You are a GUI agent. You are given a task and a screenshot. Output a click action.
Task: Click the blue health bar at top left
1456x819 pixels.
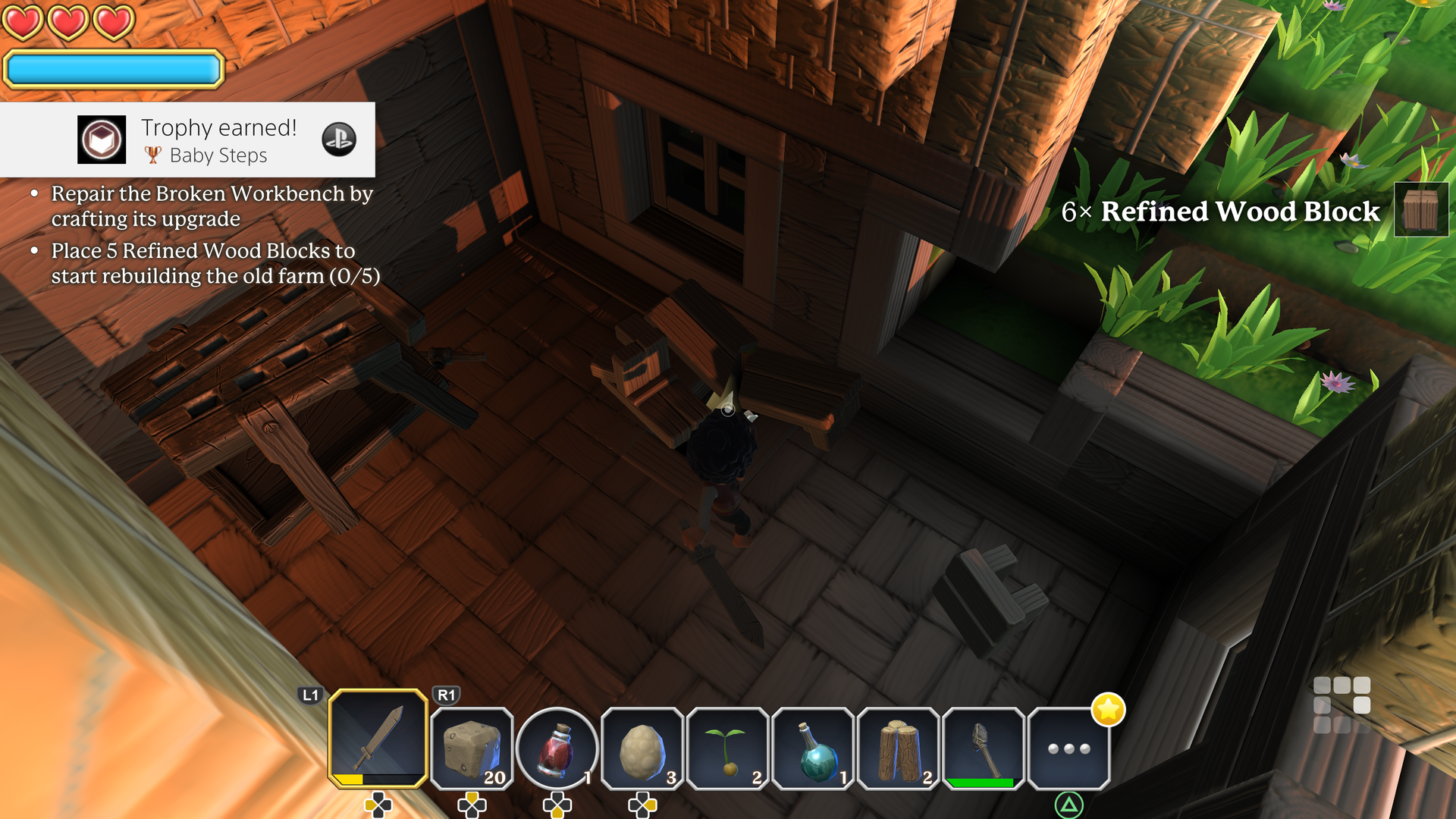[112, 69]
